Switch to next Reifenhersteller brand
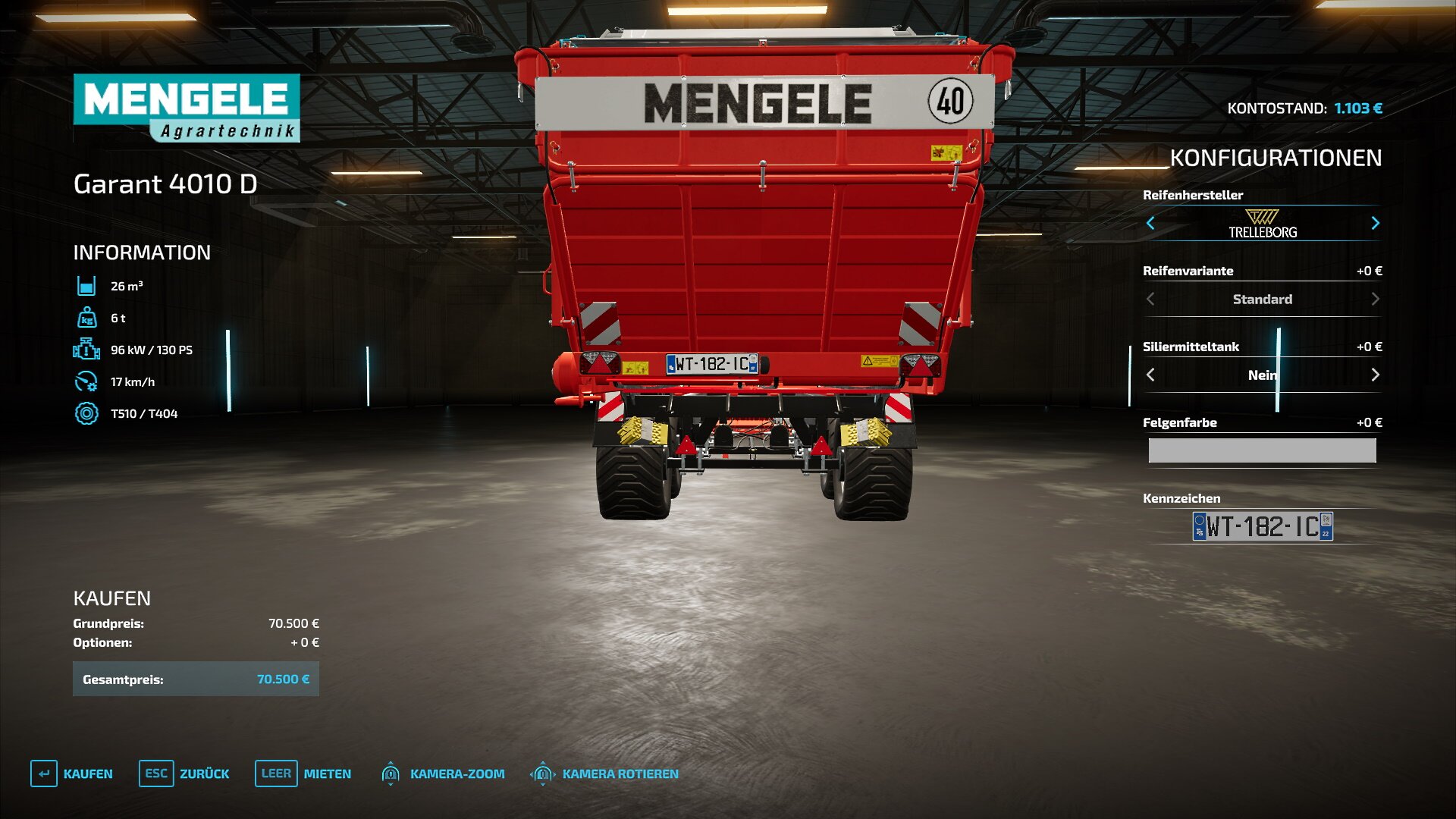 [x=1375, y=223]
